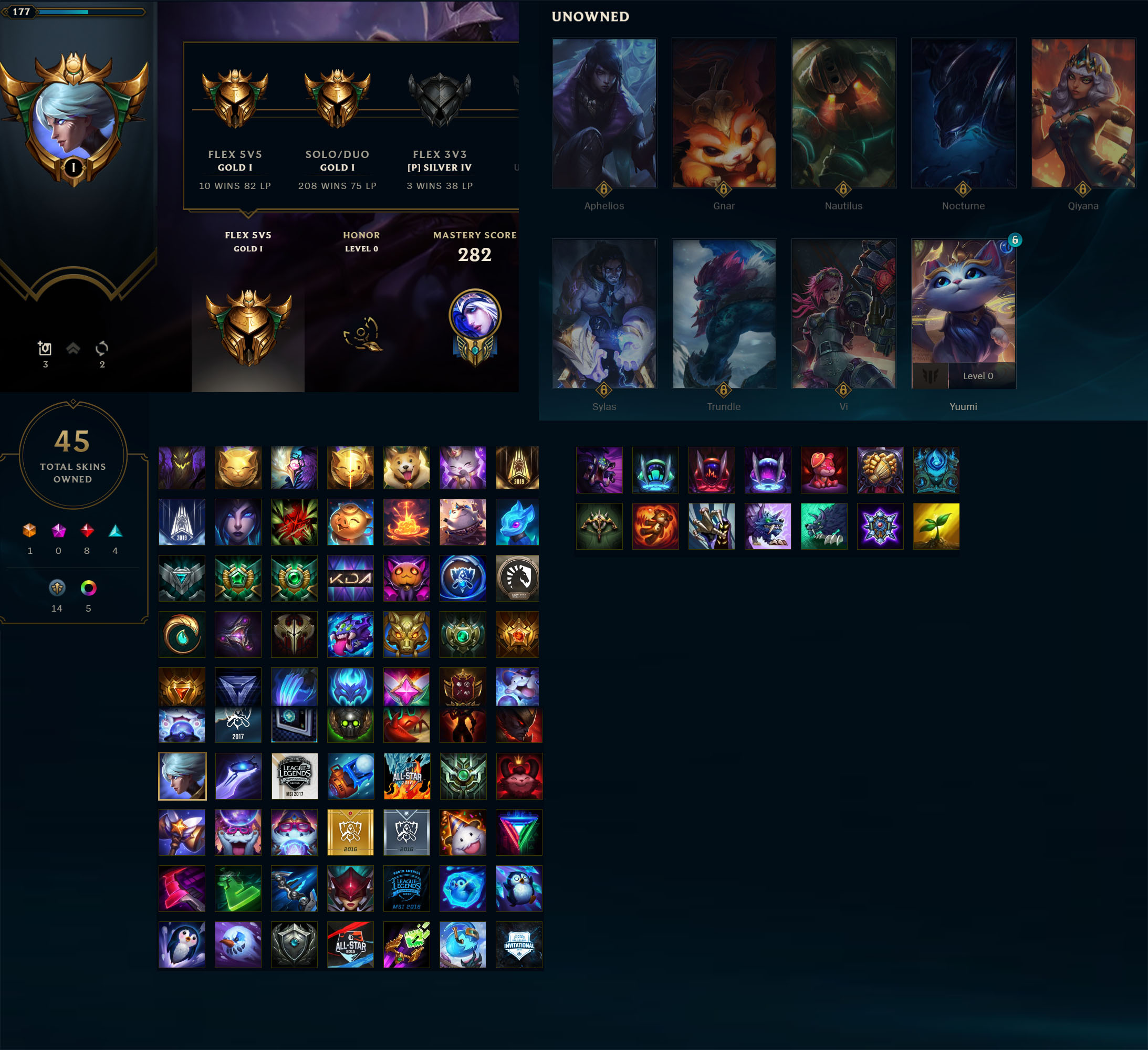Viewport: 1148px width, 1050px height.
Task: Open the Yuumi champion card mastery details
Action: point(964,313)
